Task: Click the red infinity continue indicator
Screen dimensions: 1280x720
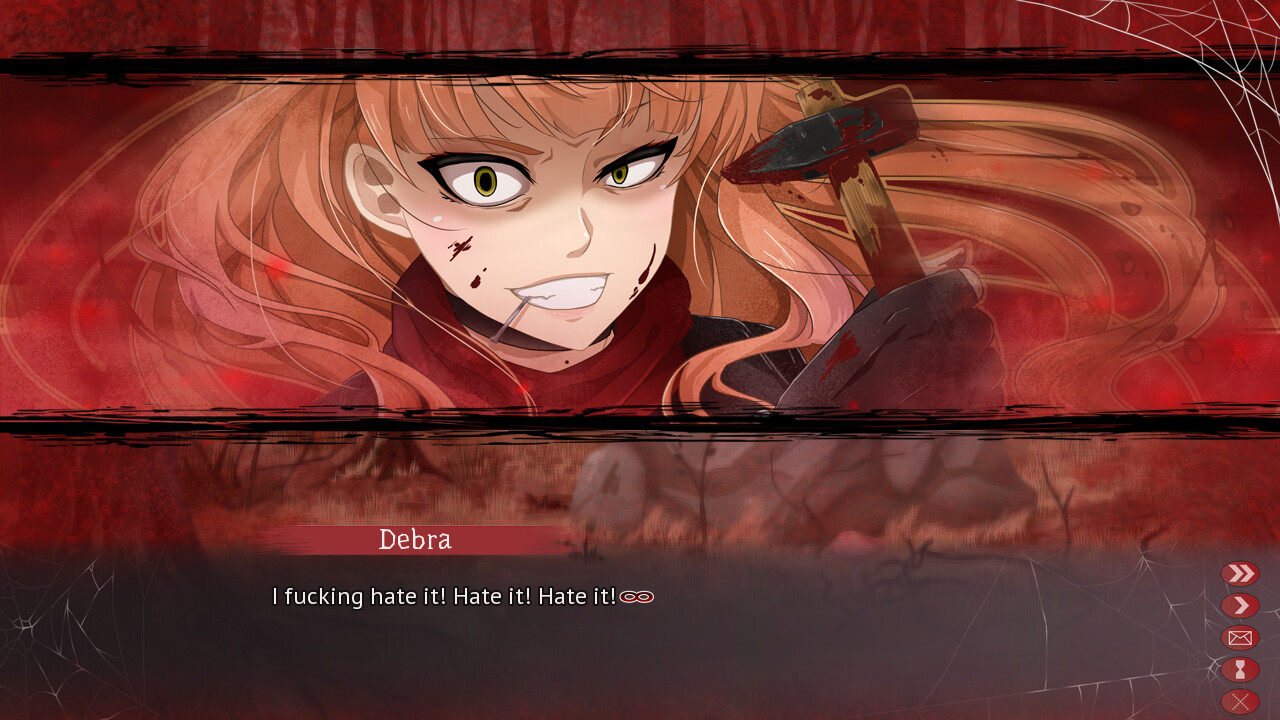Action: (639, 596)
